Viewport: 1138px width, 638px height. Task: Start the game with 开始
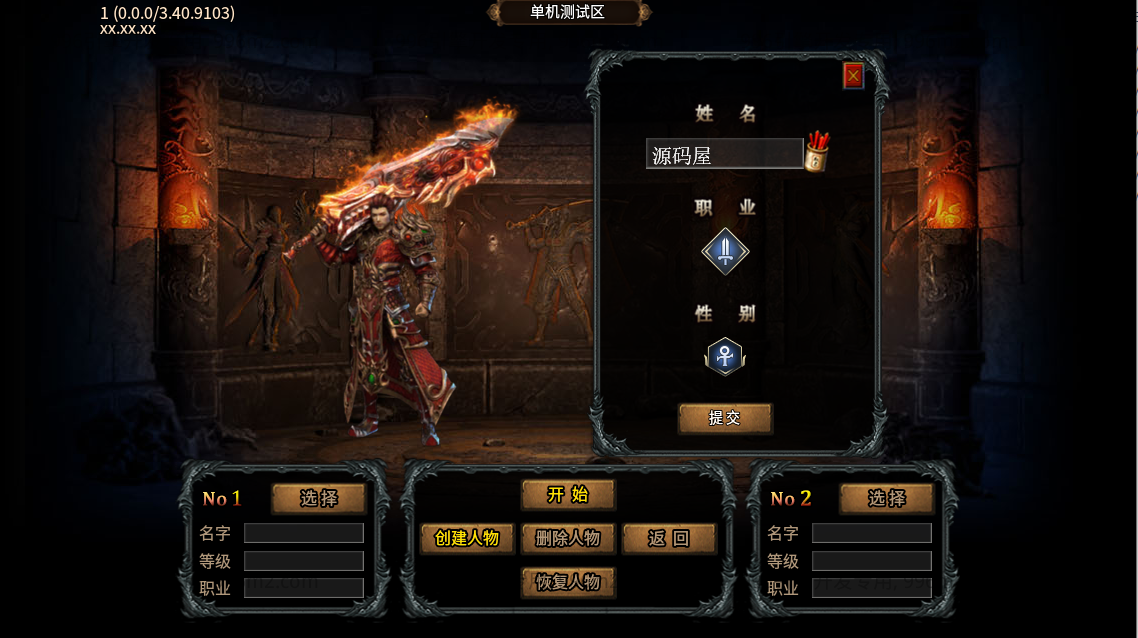tap(568, 494)
